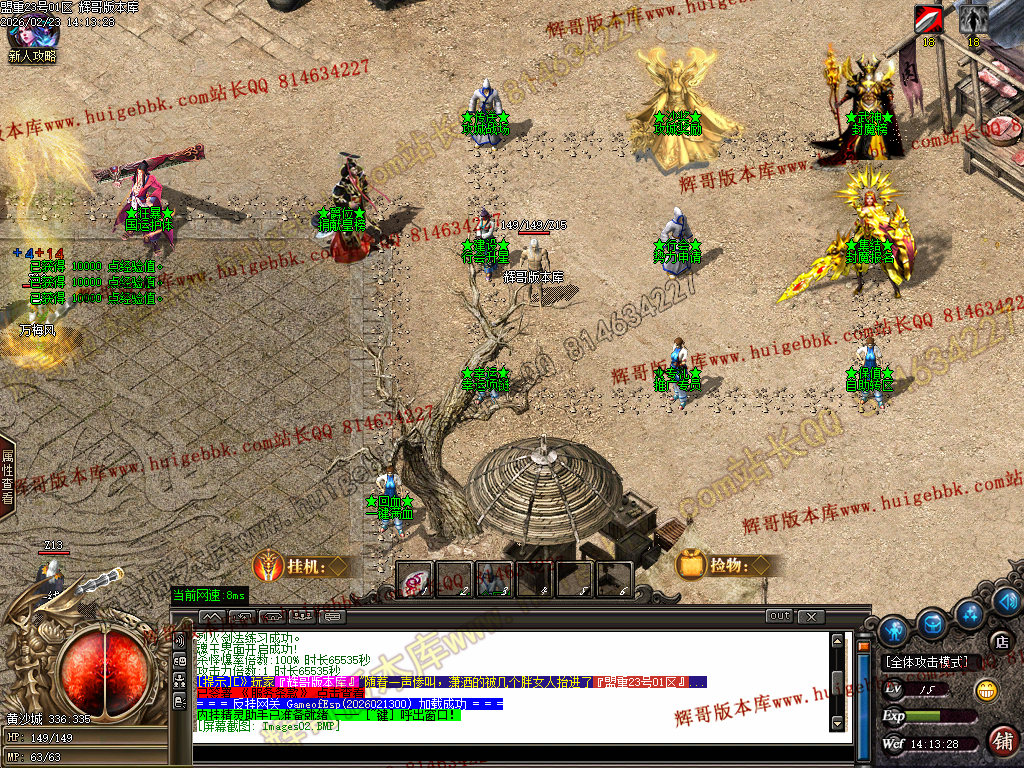
Task: Click the red sword buff icon
Action: click(x=929, y=20)
